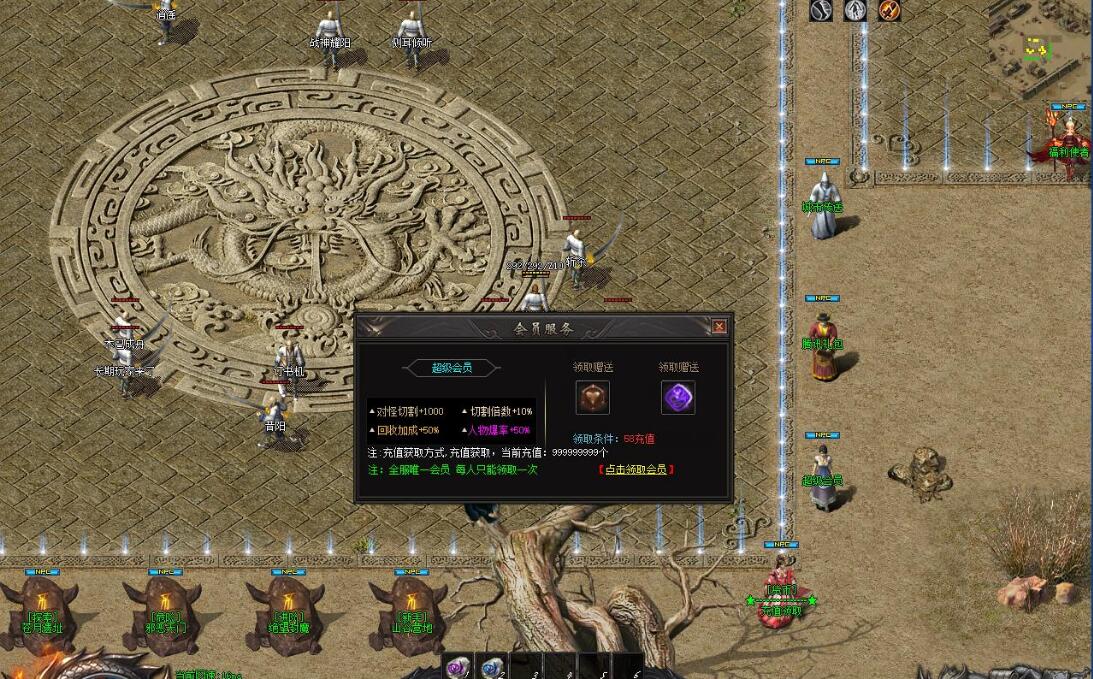The image size is (1093, 679).
Task: Select the purple gem gift icon
Action: click(x=678, y=397)
